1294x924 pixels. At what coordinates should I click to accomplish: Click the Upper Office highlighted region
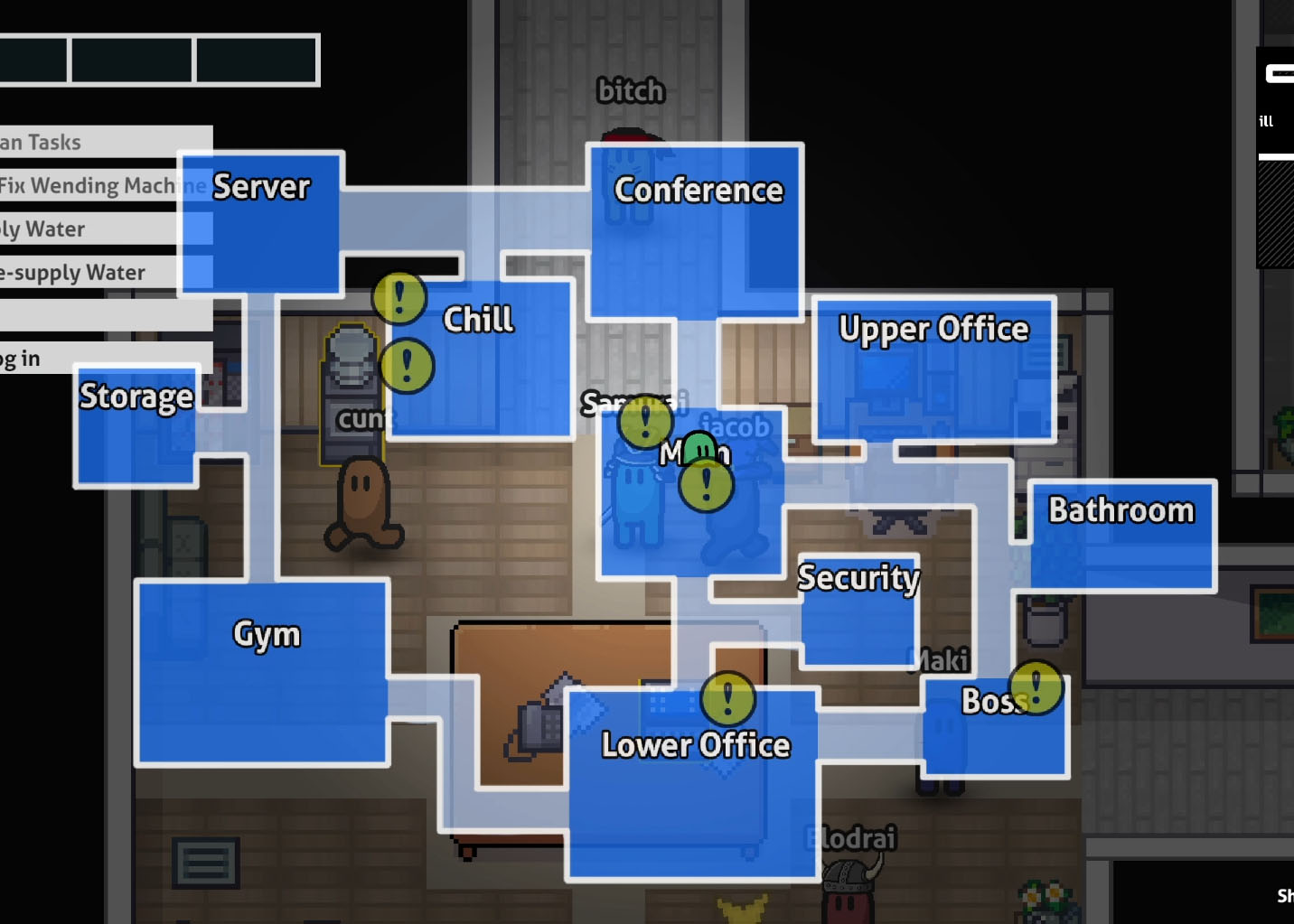click(933, 370)
